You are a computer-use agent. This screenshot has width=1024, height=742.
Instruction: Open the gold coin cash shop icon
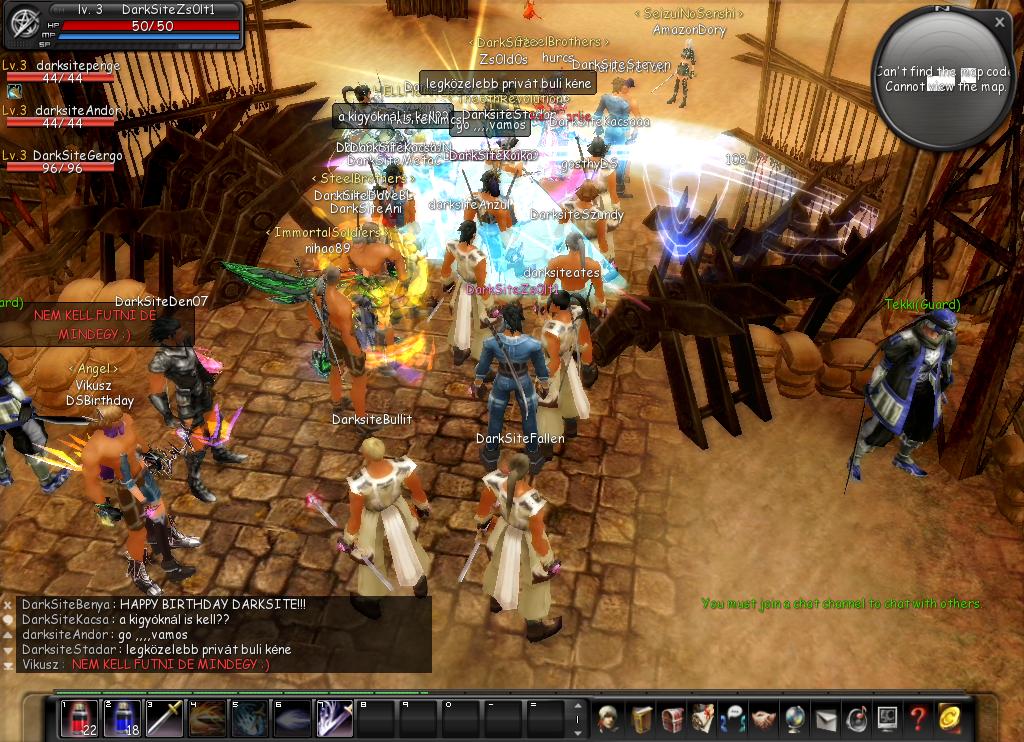(949, 718)
